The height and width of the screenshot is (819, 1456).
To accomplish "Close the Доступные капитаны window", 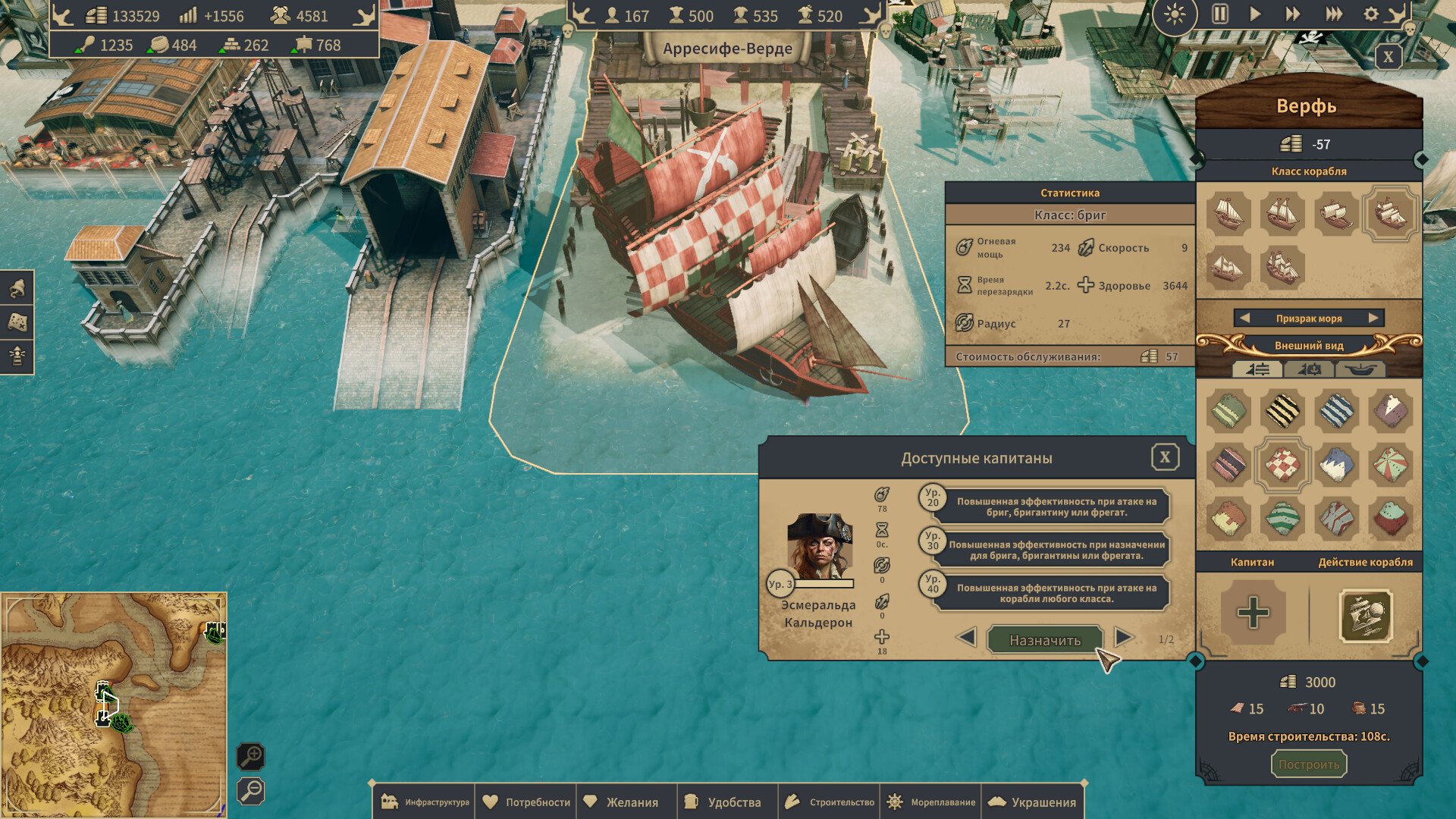I will [x=1166, y=457].
